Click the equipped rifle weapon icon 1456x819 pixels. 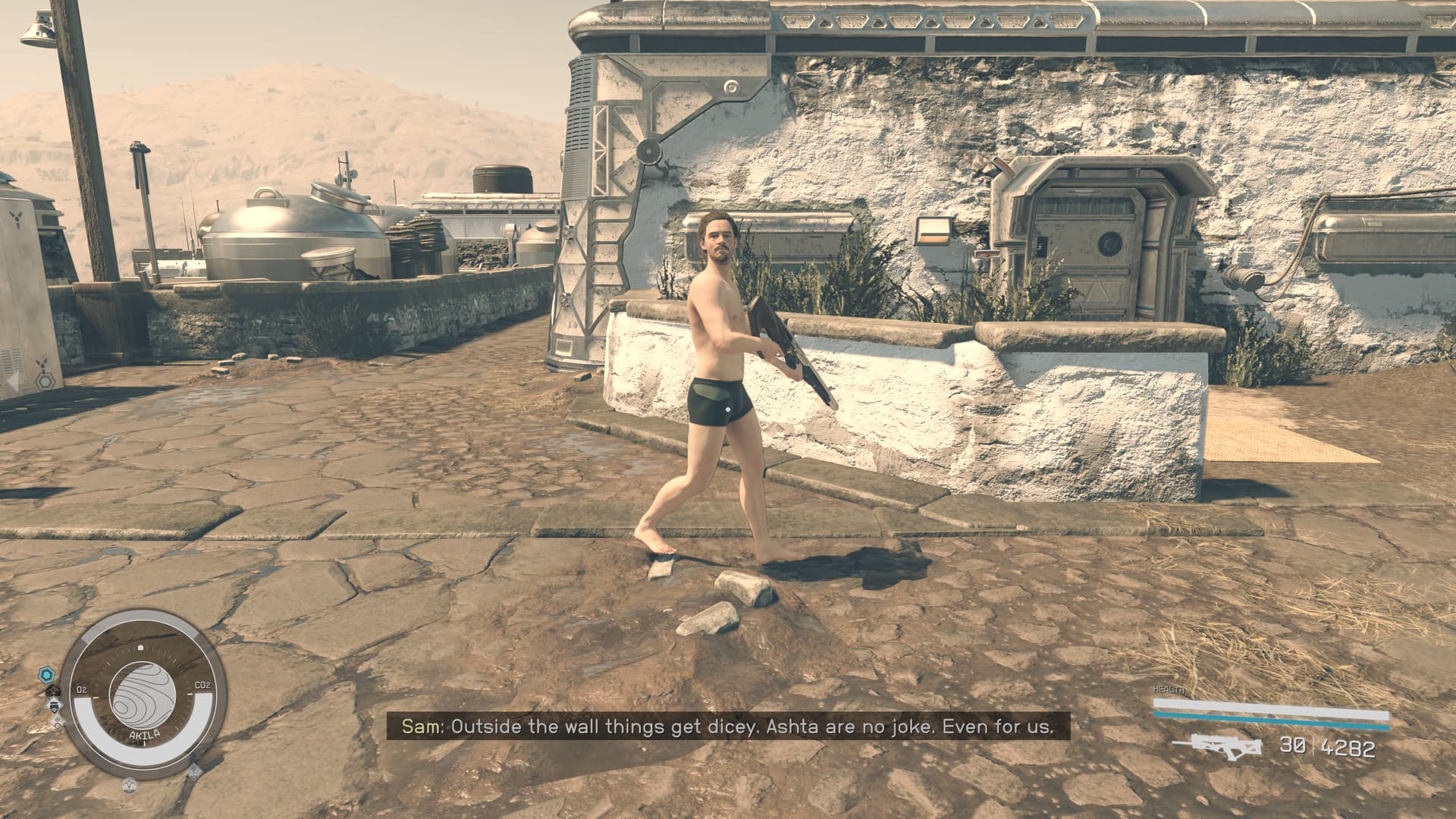[1216, 745]
